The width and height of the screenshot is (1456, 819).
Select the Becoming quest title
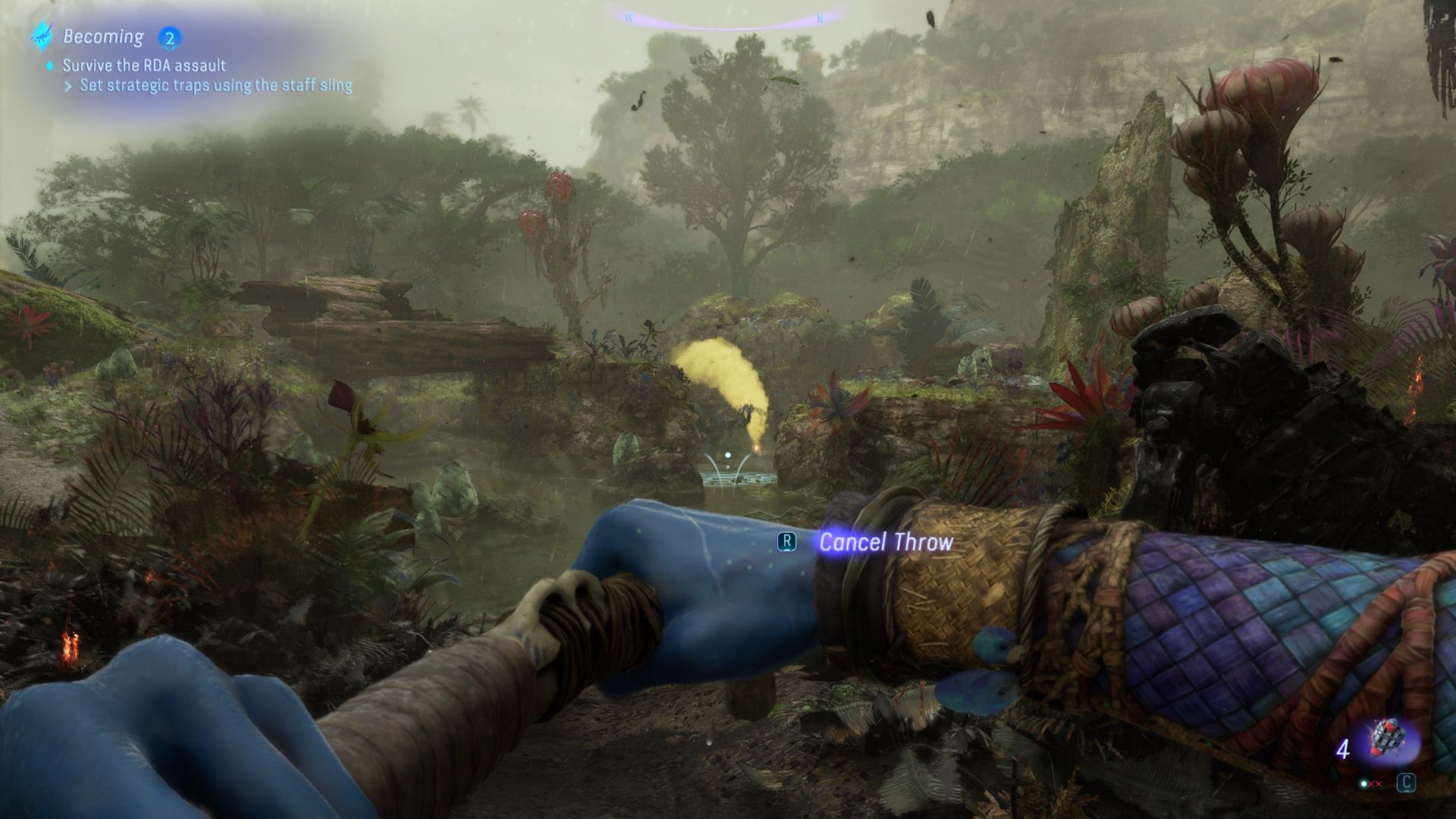pyautogui.click(x=102, y=36)
